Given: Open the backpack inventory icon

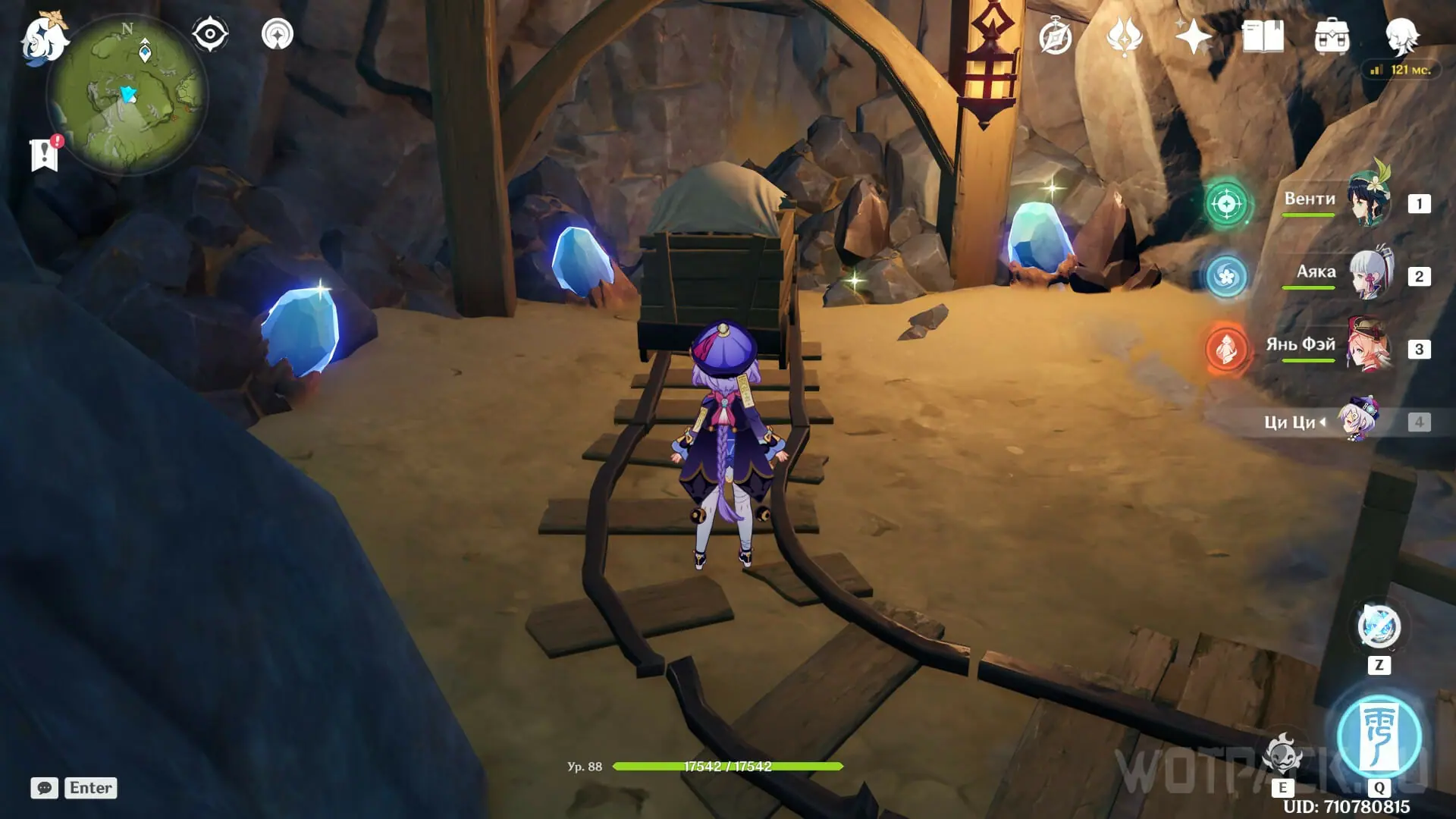Looking at the screenshot, I should (x=1332, y=36).
